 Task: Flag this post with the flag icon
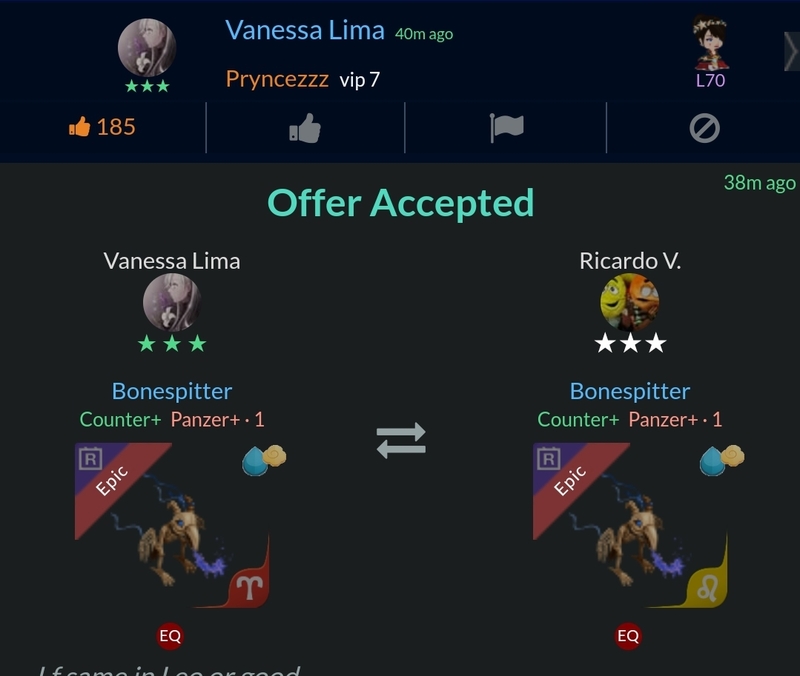507,128
